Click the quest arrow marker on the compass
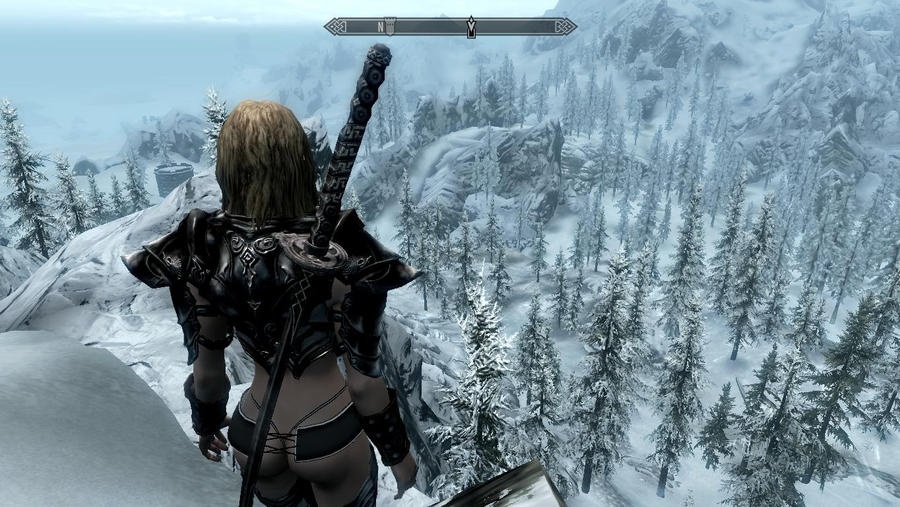Image resolution: width=900 pixels, height=507 pixels. [471, 28]
